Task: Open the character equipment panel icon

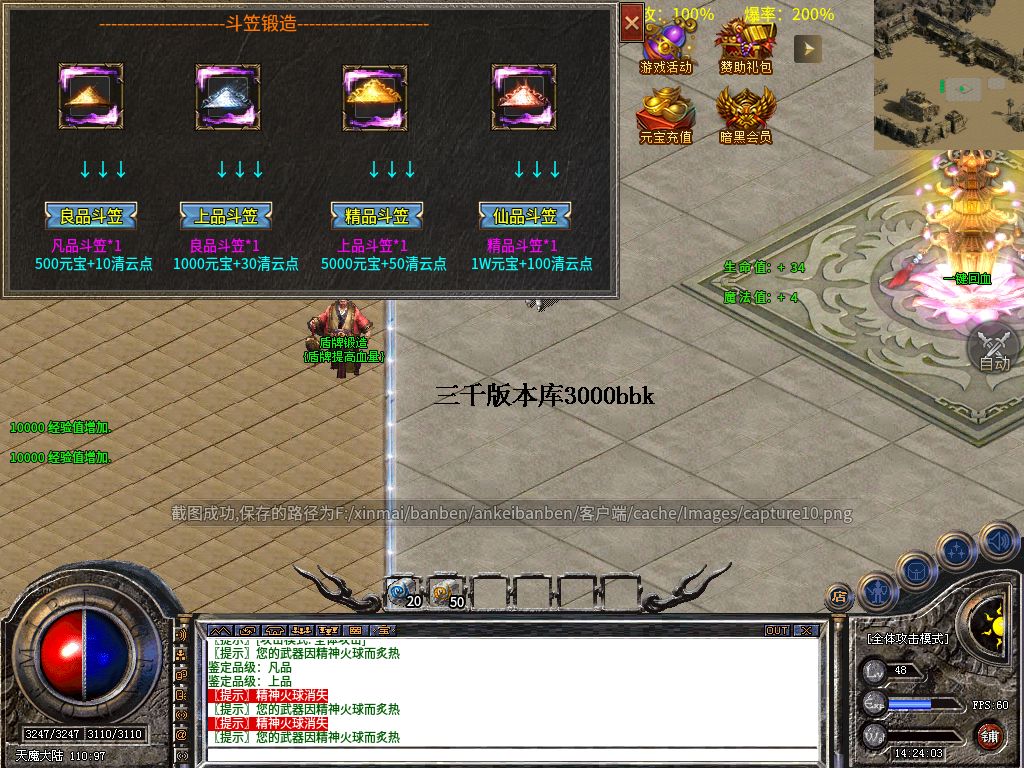Action: click(877, 590)
